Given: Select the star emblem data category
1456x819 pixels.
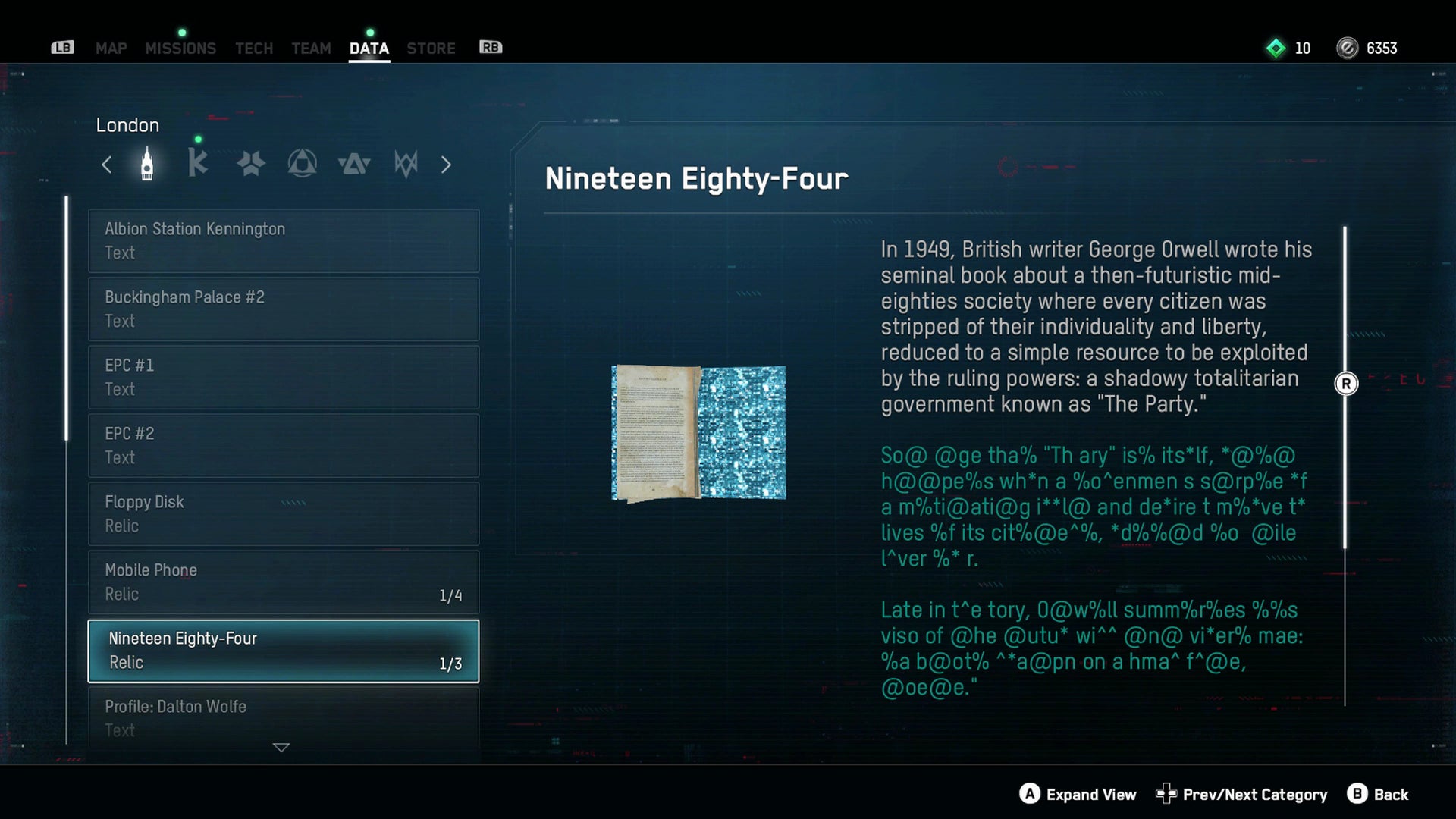Looking at the screenshot, I should tap(250, 164).
